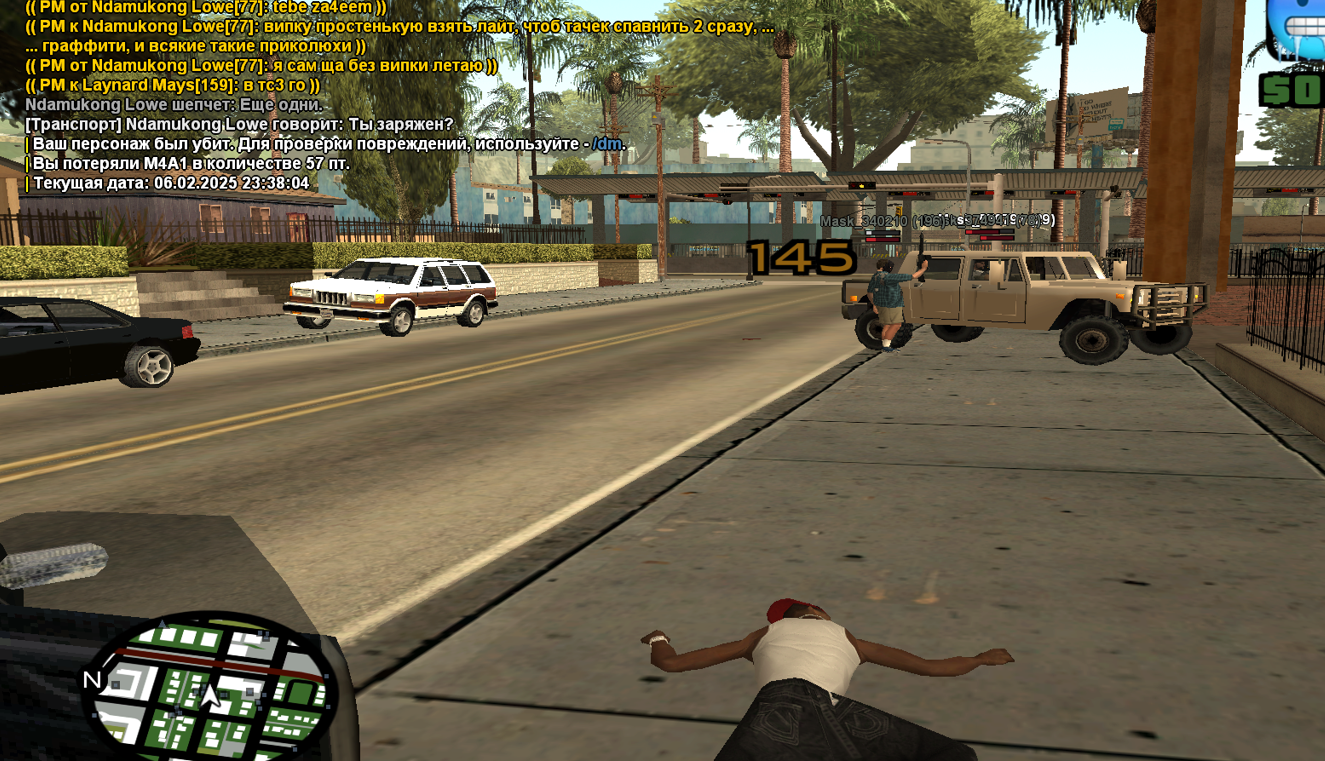This screenshot has height=761, width=1325.
Task: Select the north 'N' marker on the radar
Action: (x=92, y=680)
